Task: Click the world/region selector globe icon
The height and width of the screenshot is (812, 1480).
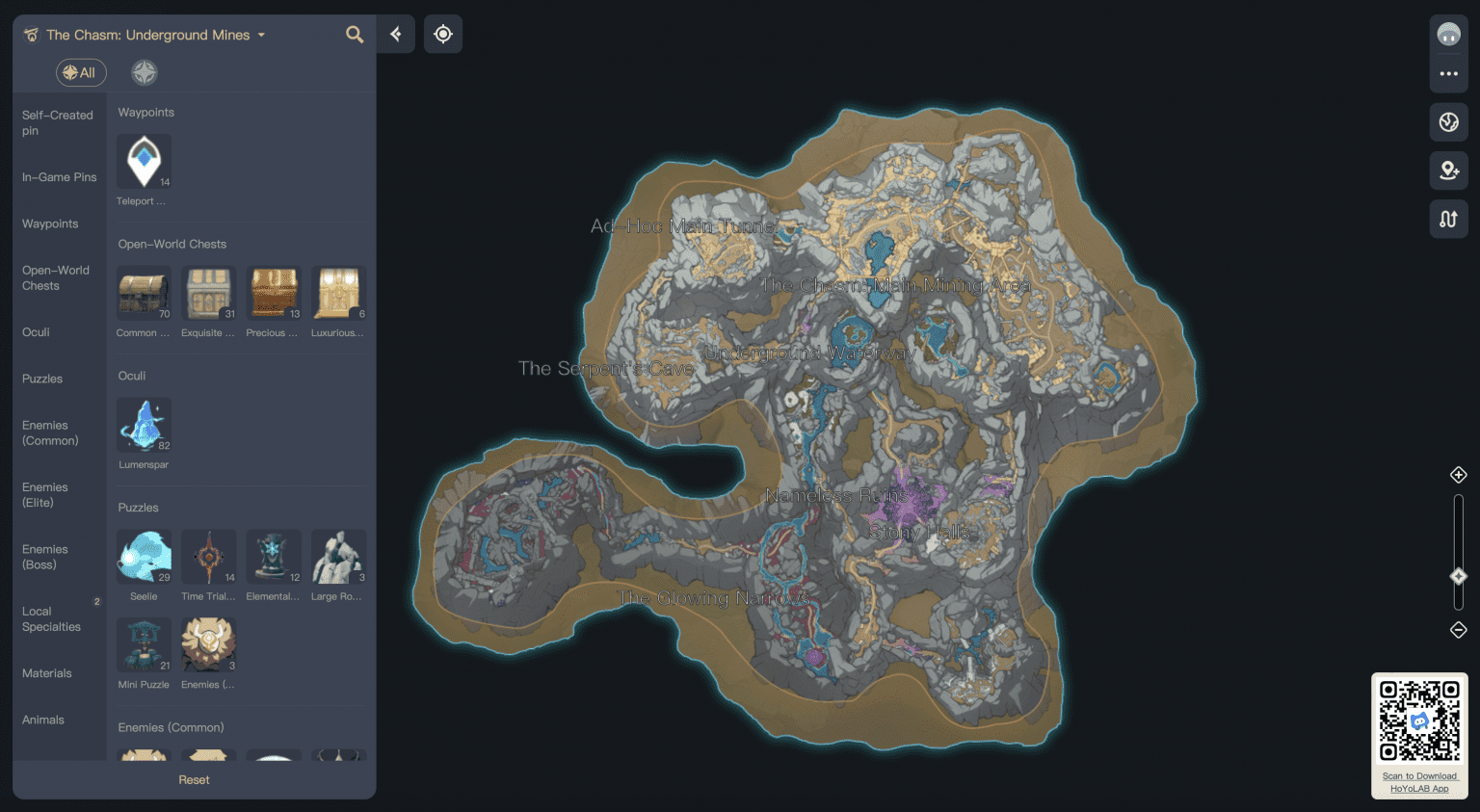Action: [1448, 121]
